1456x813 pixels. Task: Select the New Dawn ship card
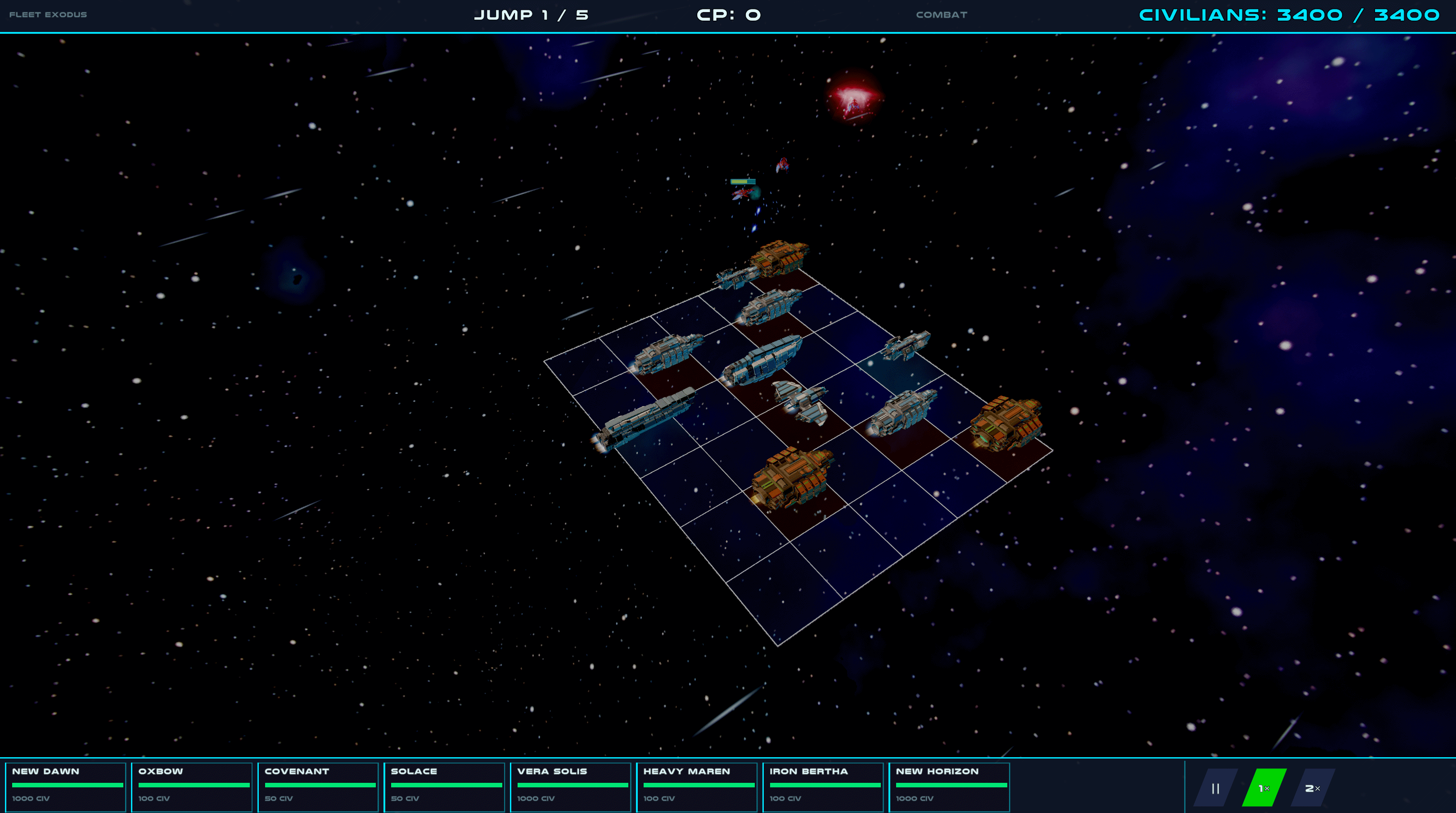[66, 786]
